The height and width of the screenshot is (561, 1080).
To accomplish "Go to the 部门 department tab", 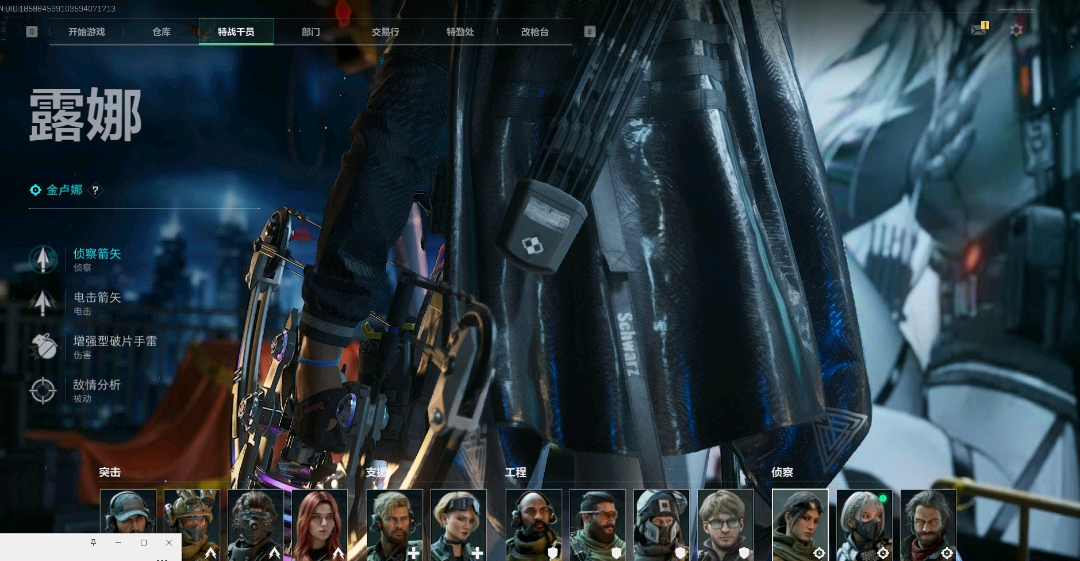I will (311, 32).
